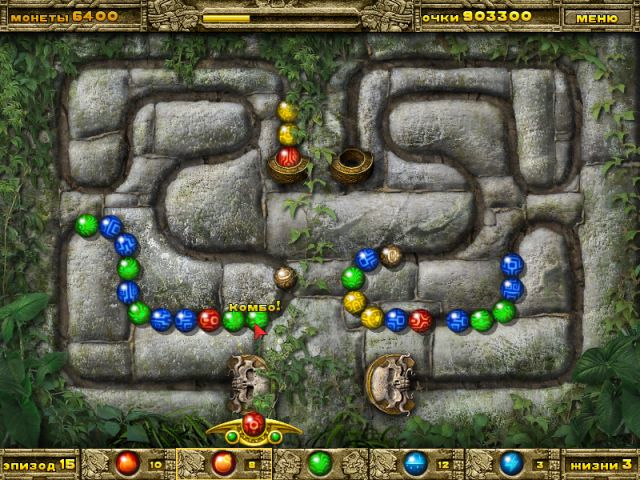Pick the blue orb power-up with count 3
Image resolution: width=640 pixels, height=480 pixels.
coord(511,463)
